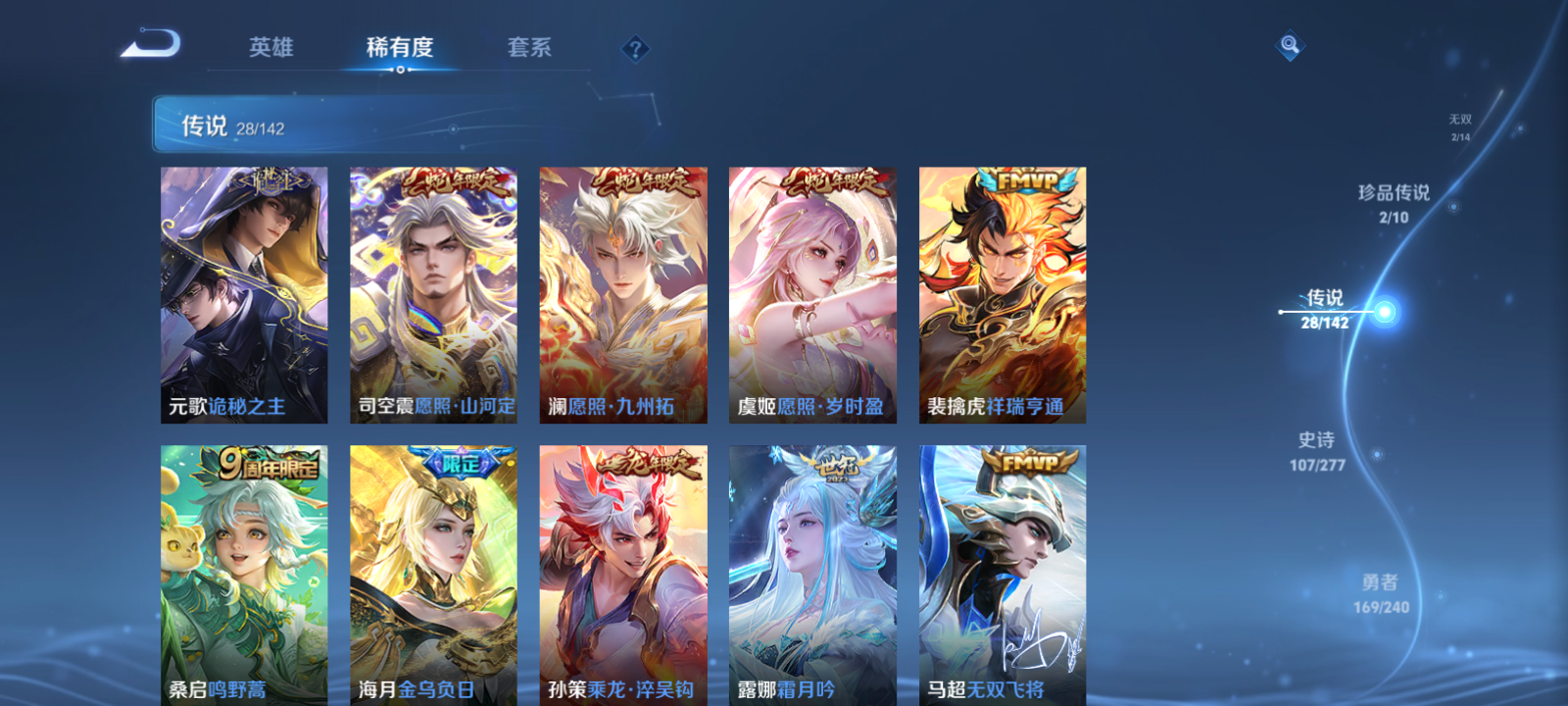Screen dimensions: 1568x706
Task: Open the 虞姬 愿照·岁时盈 skin card
Action: pos(811,294)
